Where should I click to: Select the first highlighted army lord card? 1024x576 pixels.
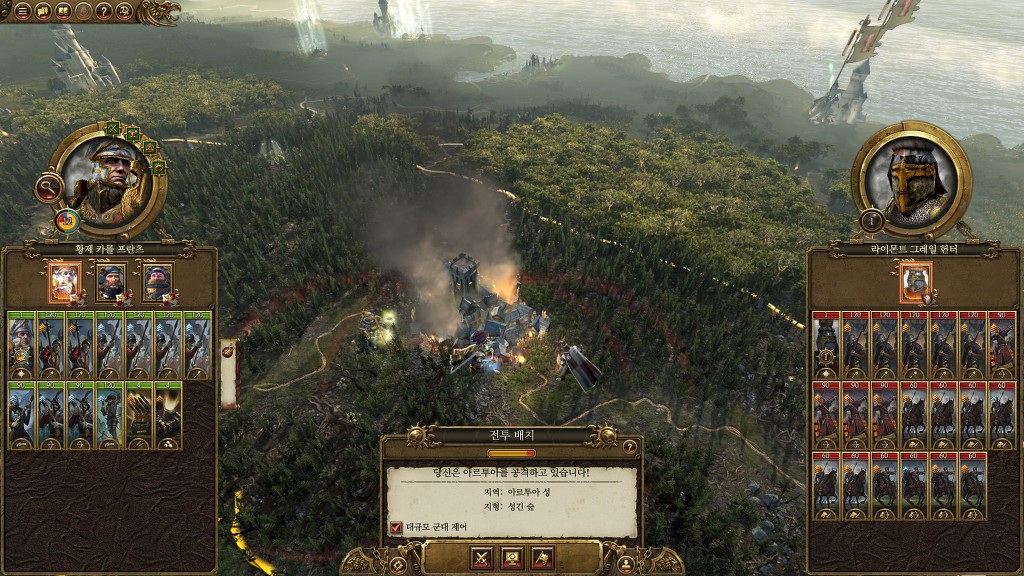tap(65, 282)
